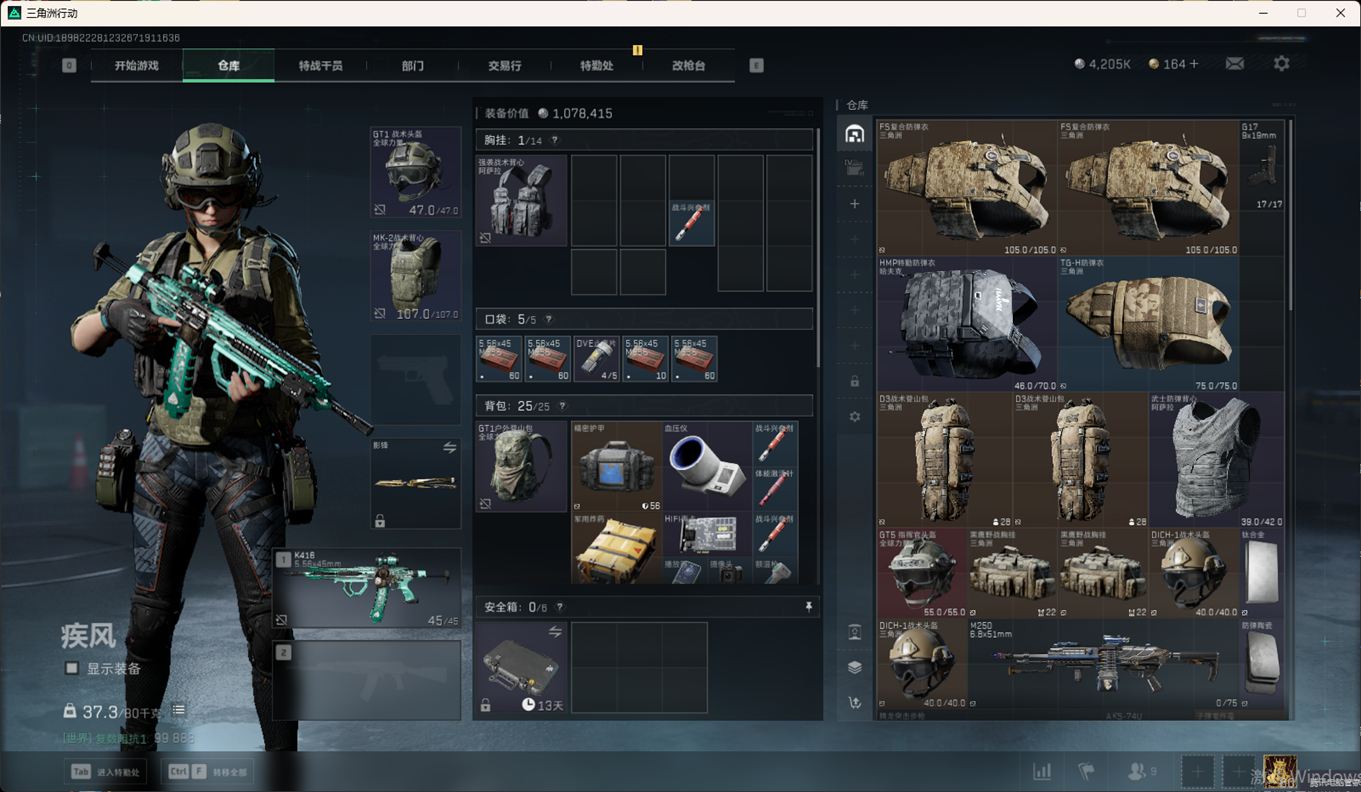Choose the K416 rifle weapon slot

pos(367,588)
